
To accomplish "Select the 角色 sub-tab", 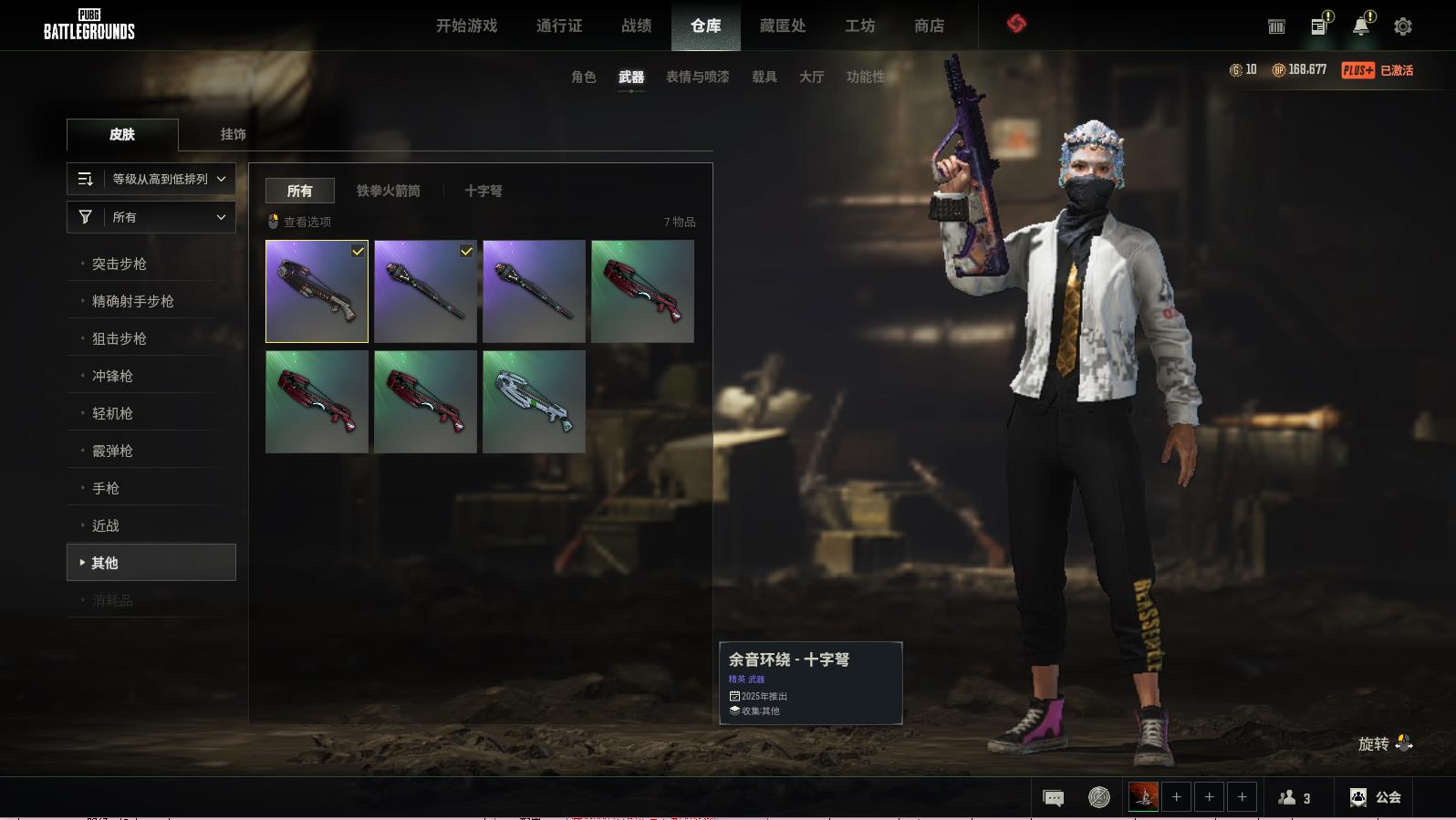I will (583, 77).
